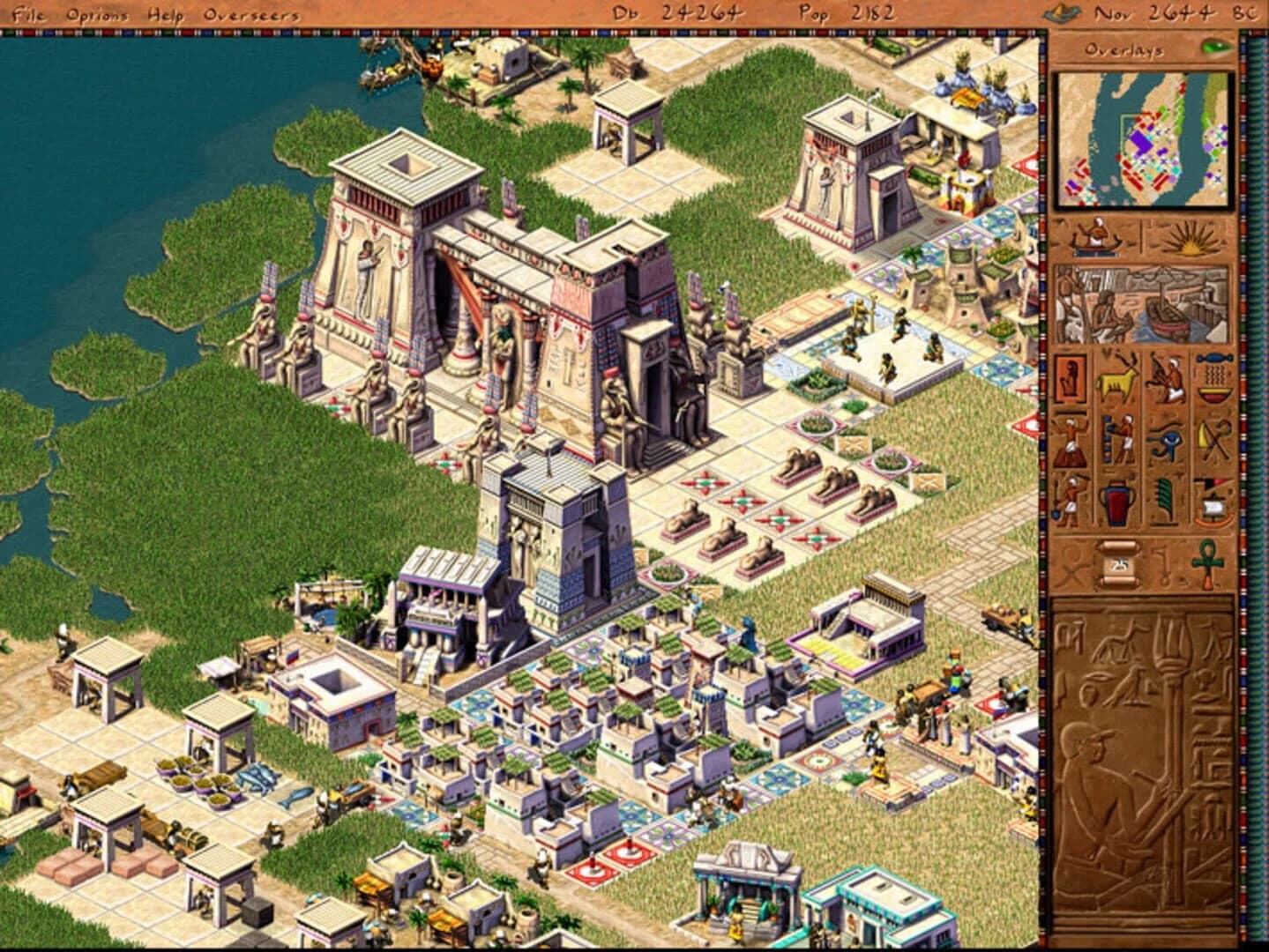Click the minimap to navigate the city
Image resolution: width=1269 pixels, height=952 pixels.
coord(1144,141)
